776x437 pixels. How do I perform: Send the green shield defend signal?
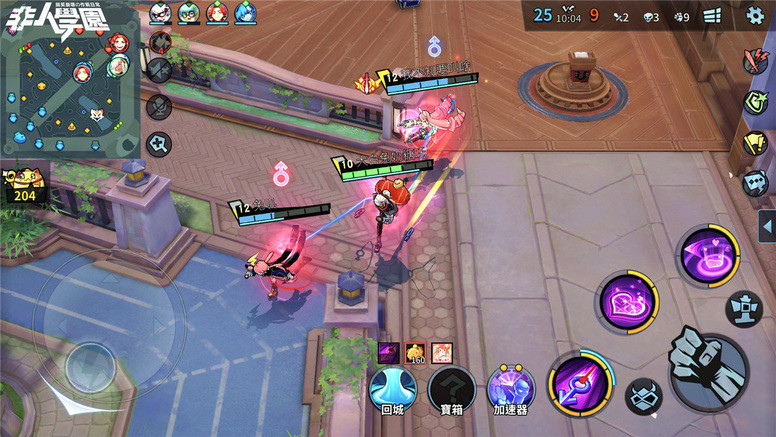[755, 102]
